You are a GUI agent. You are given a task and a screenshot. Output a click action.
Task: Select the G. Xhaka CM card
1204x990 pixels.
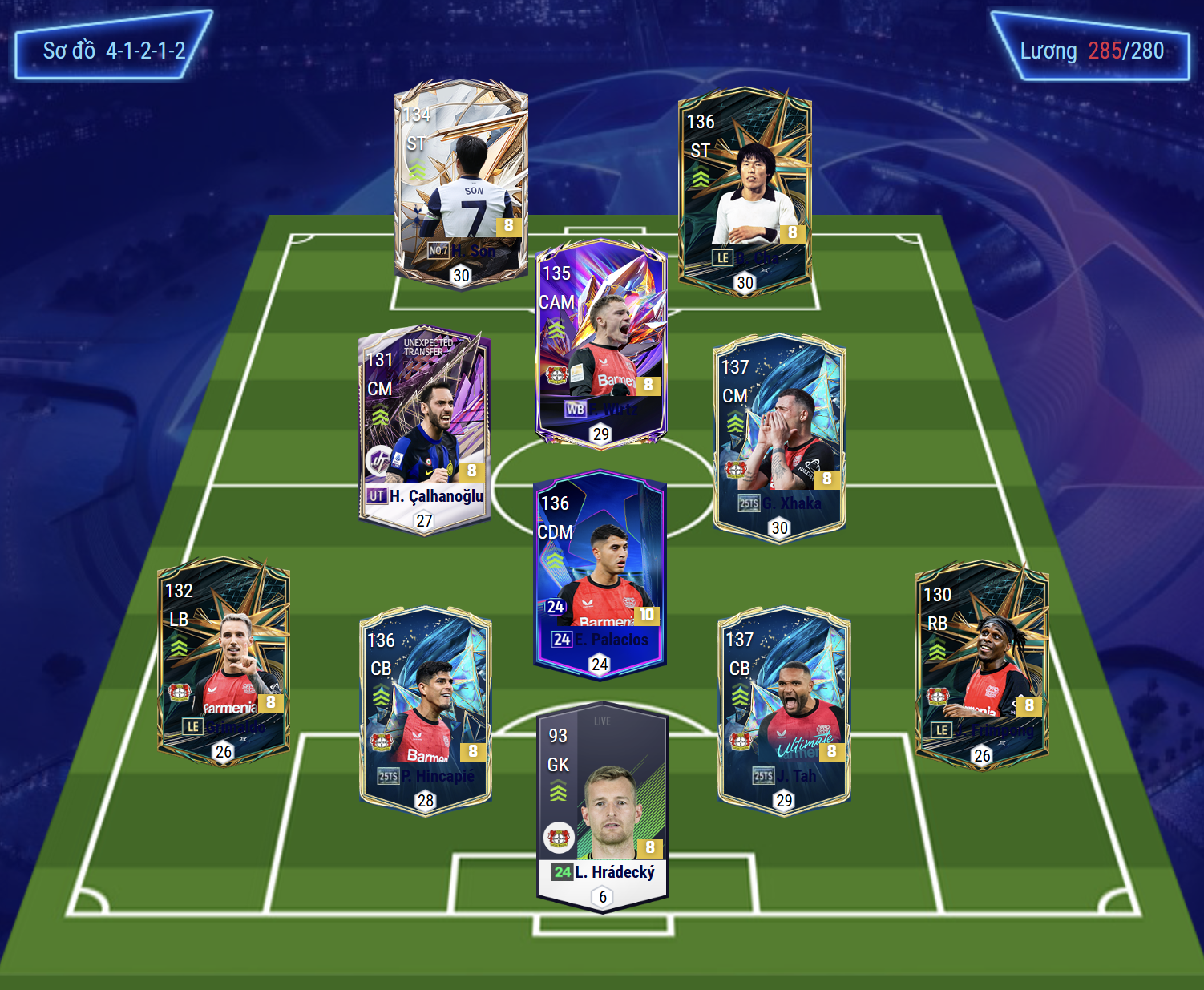pyautogui.click(x=779, y=437)
